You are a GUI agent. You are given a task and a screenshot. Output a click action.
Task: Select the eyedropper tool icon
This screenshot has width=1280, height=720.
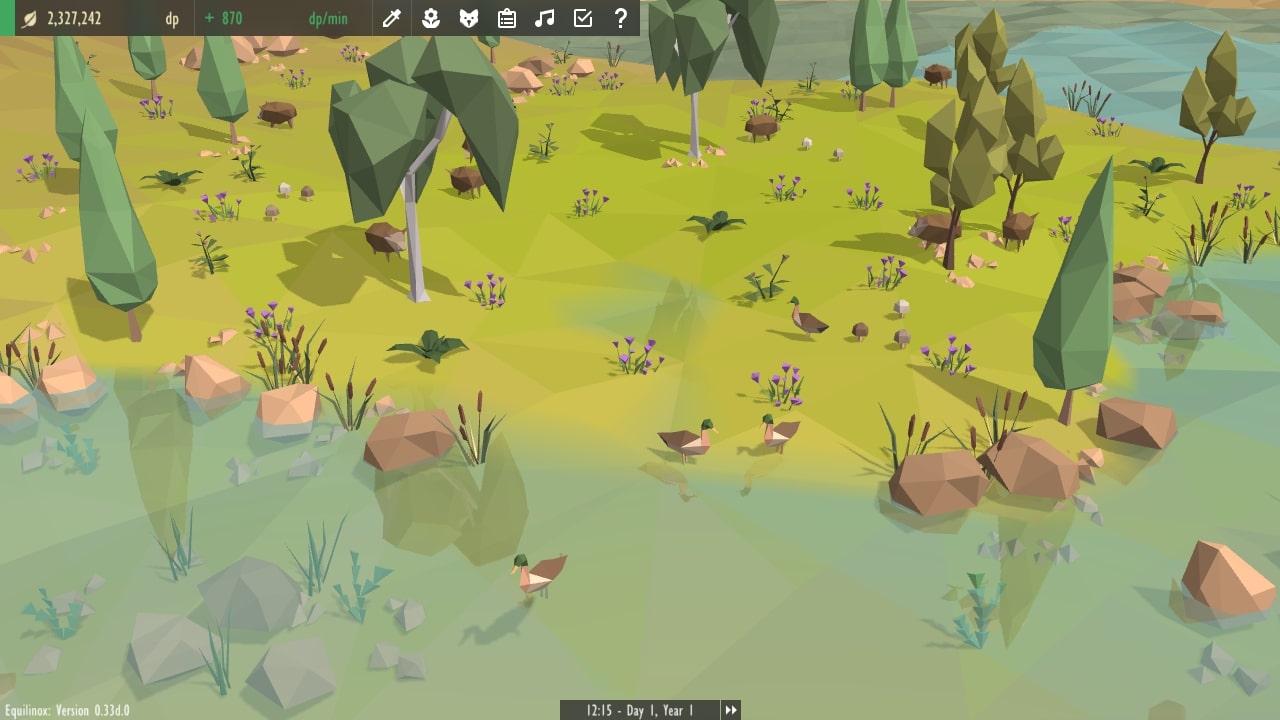click(x=392, y=18)
